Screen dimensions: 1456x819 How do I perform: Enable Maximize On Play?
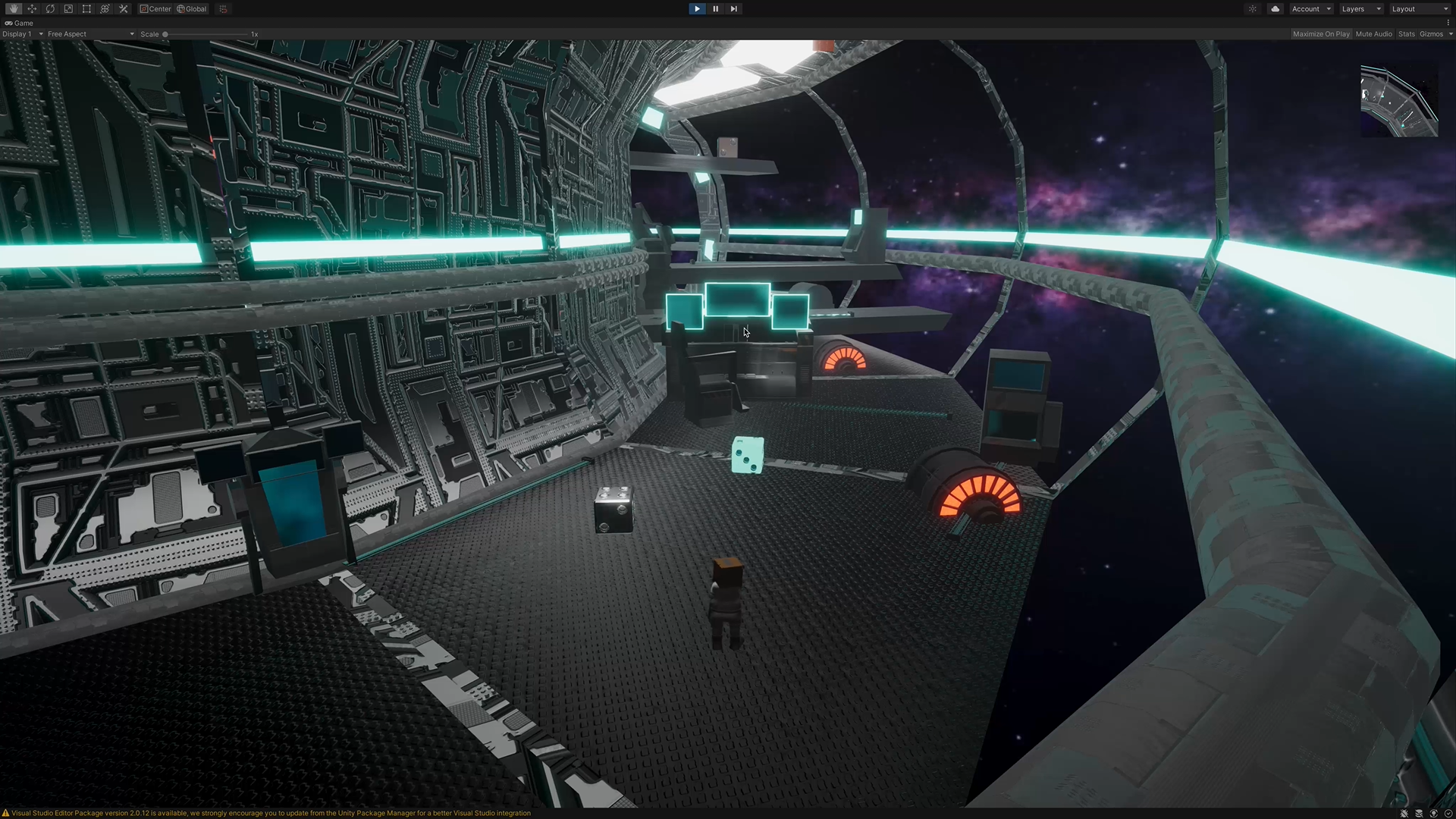pos(1321,34)
